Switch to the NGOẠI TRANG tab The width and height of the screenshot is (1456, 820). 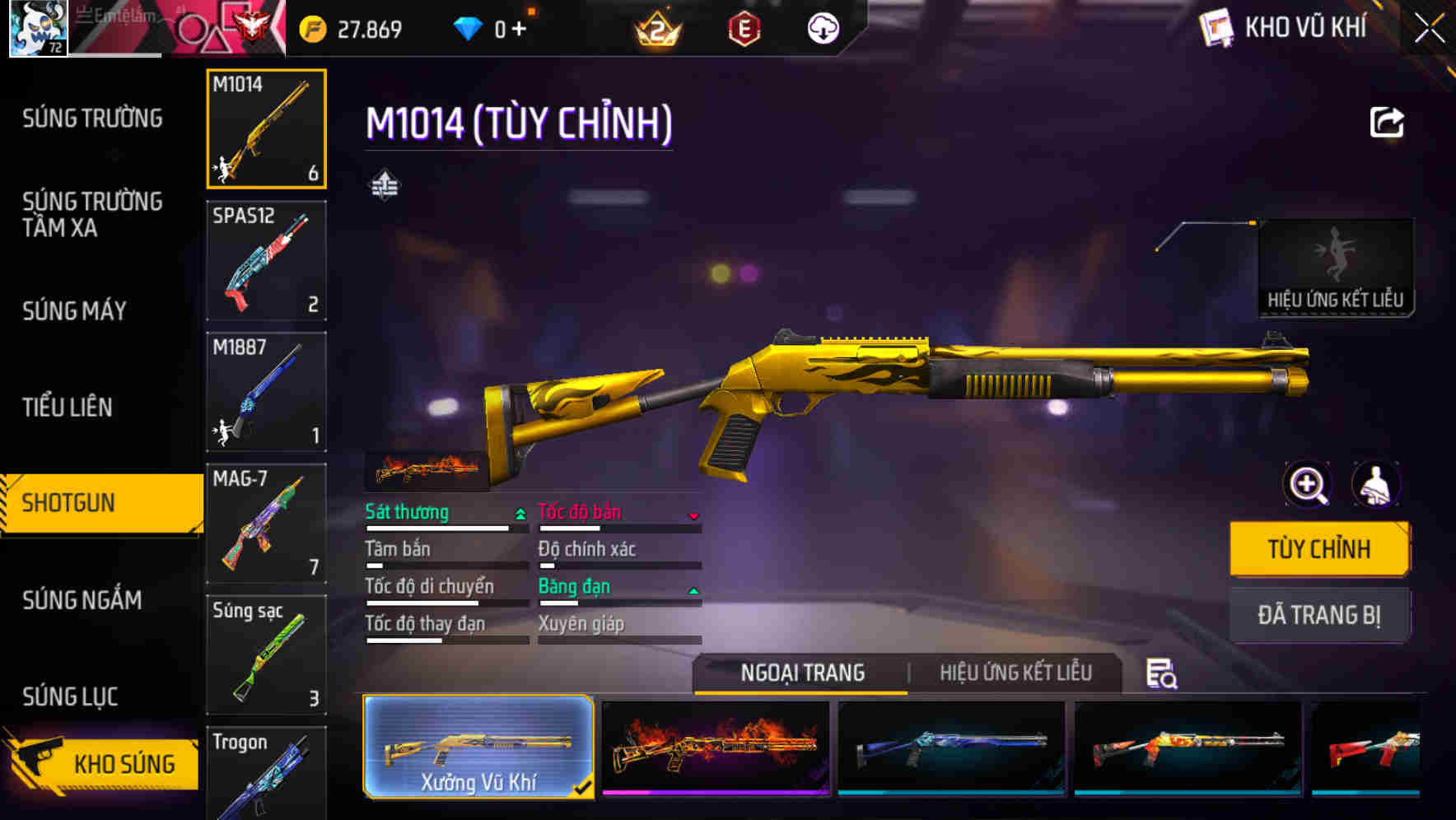(800, 672)
